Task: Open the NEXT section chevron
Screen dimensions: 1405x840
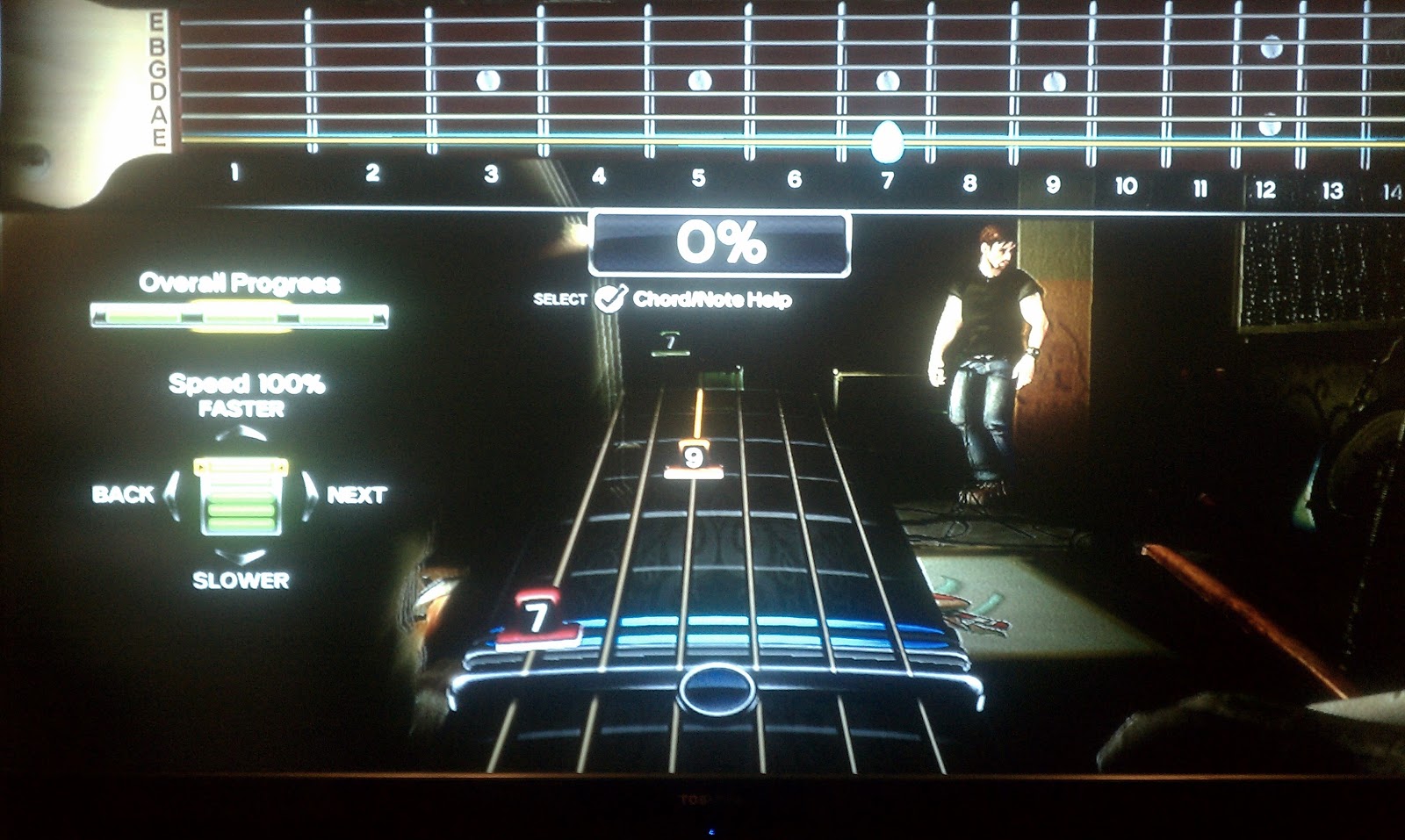Action: (x=311, y=496)
